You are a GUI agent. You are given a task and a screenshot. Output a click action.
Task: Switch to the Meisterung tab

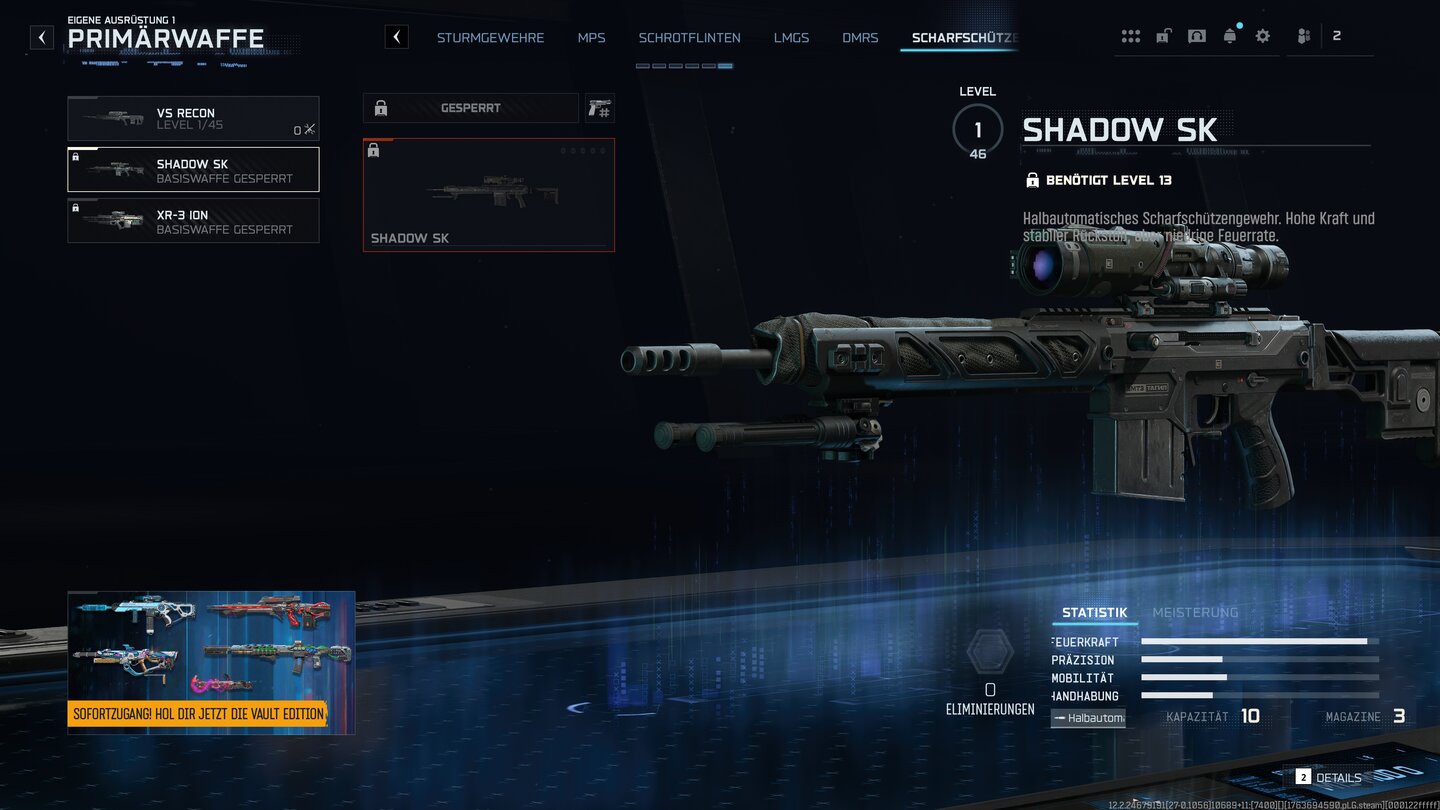[x=1195, y=613]
